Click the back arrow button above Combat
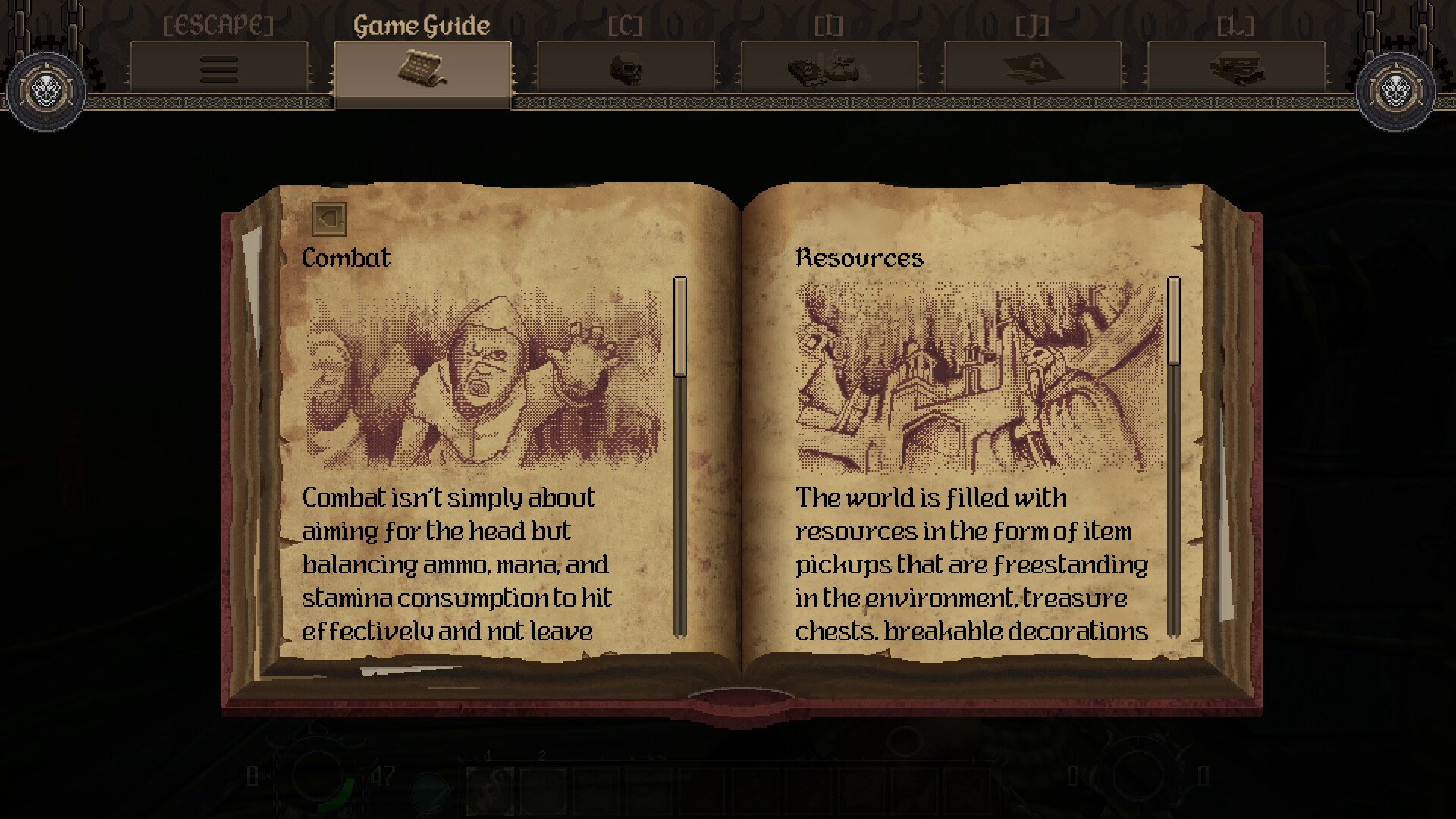Screen dimensions: 1456x819 pos(329,218)
